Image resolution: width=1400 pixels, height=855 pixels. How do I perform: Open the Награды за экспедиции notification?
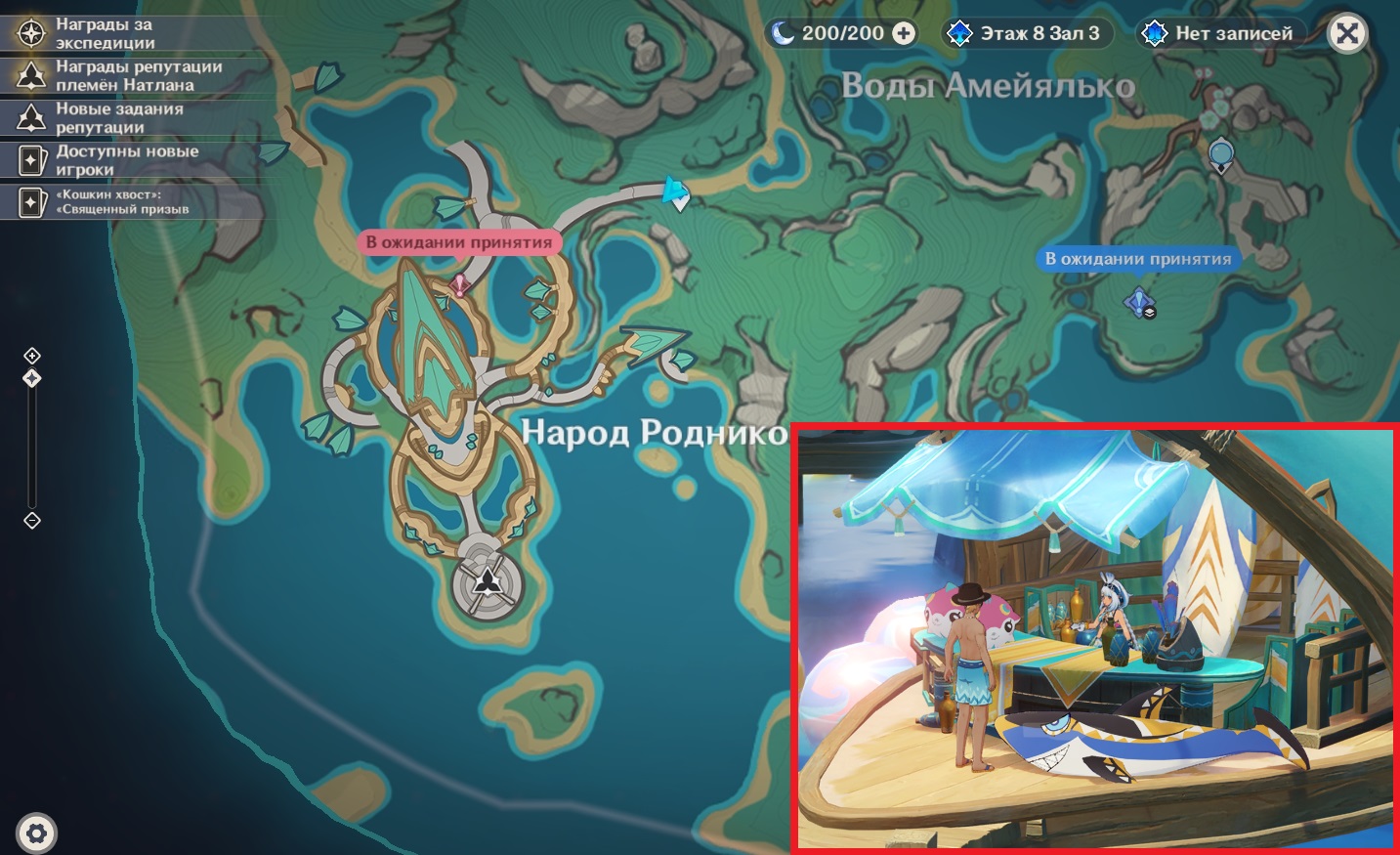[x=106, y=33]
